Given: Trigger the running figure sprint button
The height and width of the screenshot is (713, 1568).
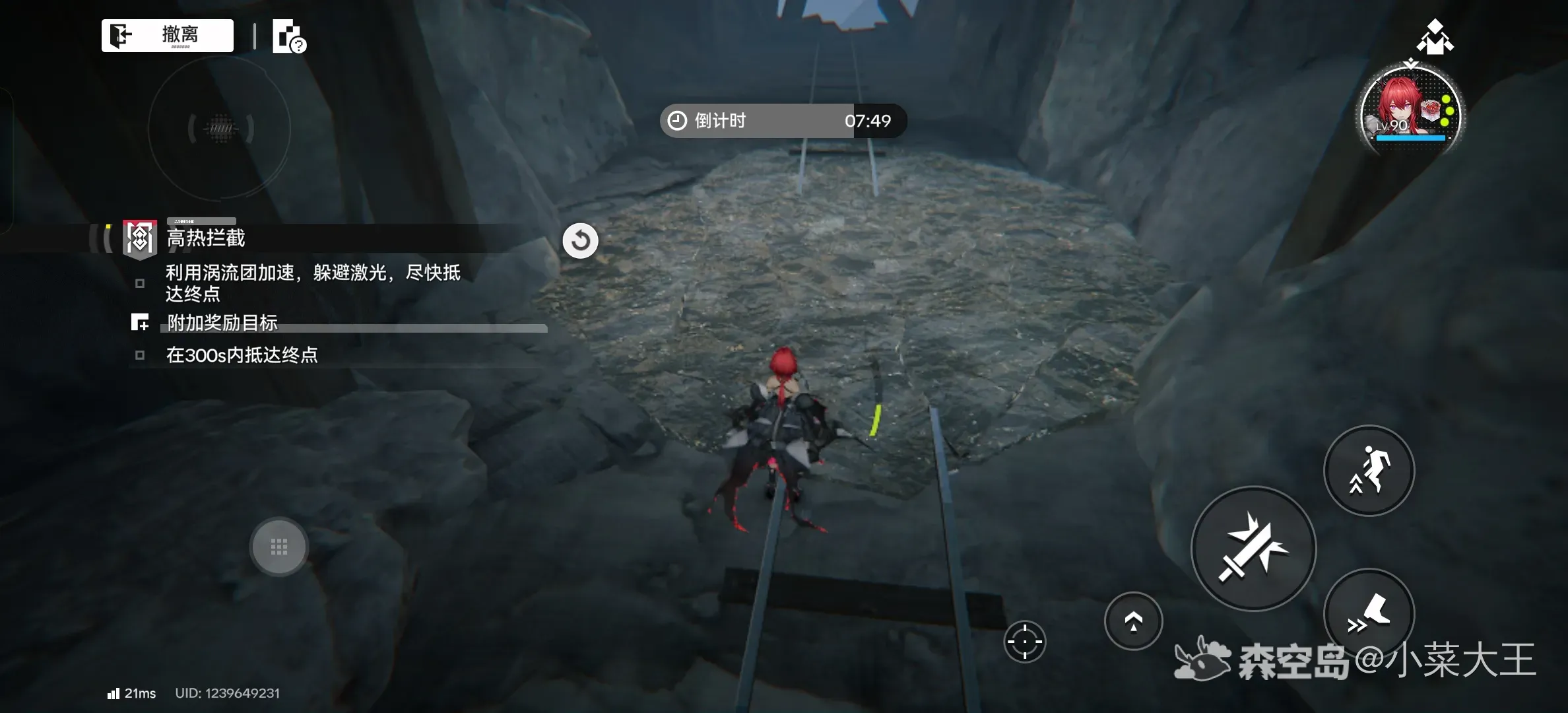Looking at the screenshot, I should [x=1369, y=470].
